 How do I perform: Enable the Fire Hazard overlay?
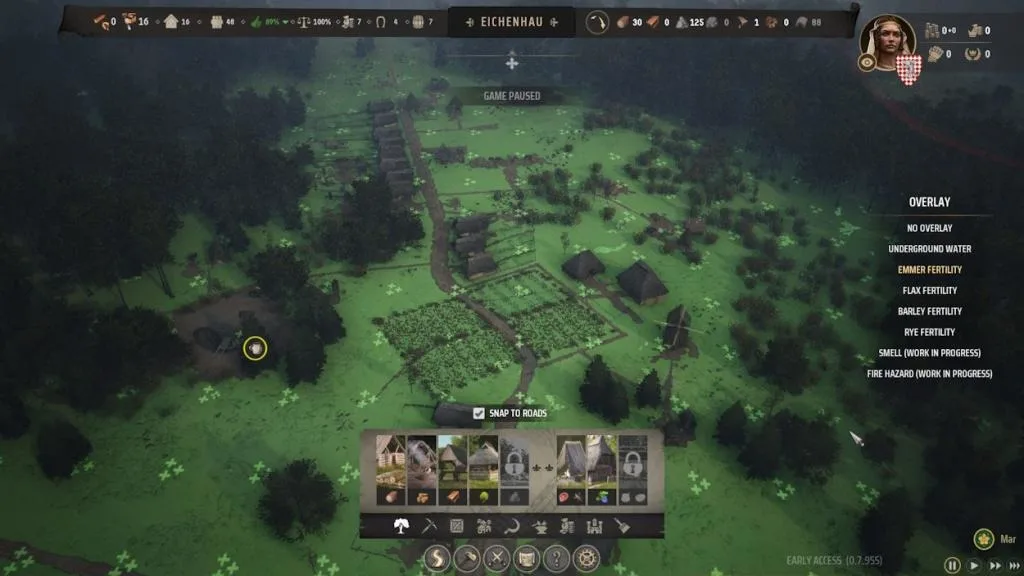coord(929,374)
